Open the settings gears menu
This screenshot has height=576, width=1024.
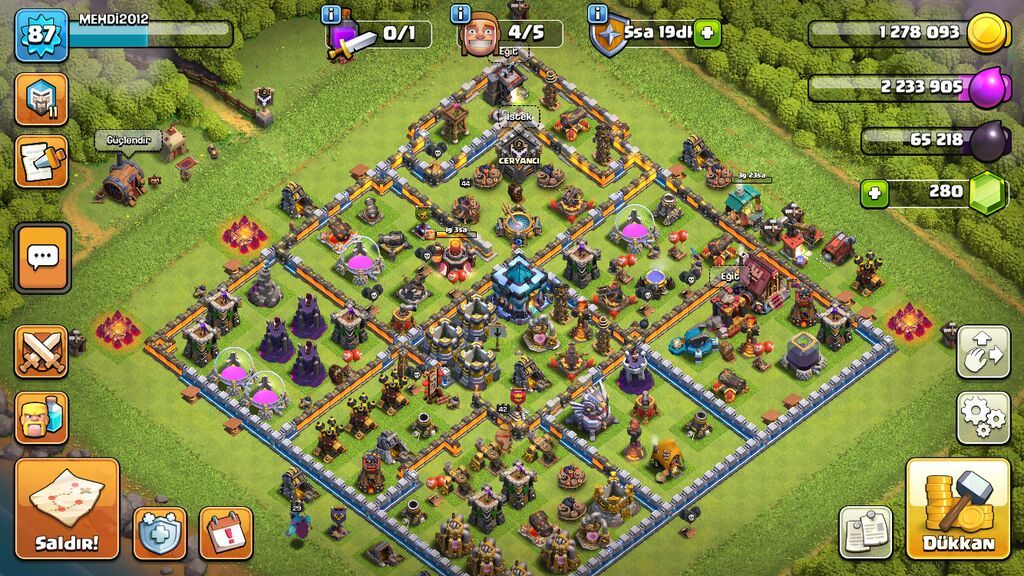click(983, 417)
